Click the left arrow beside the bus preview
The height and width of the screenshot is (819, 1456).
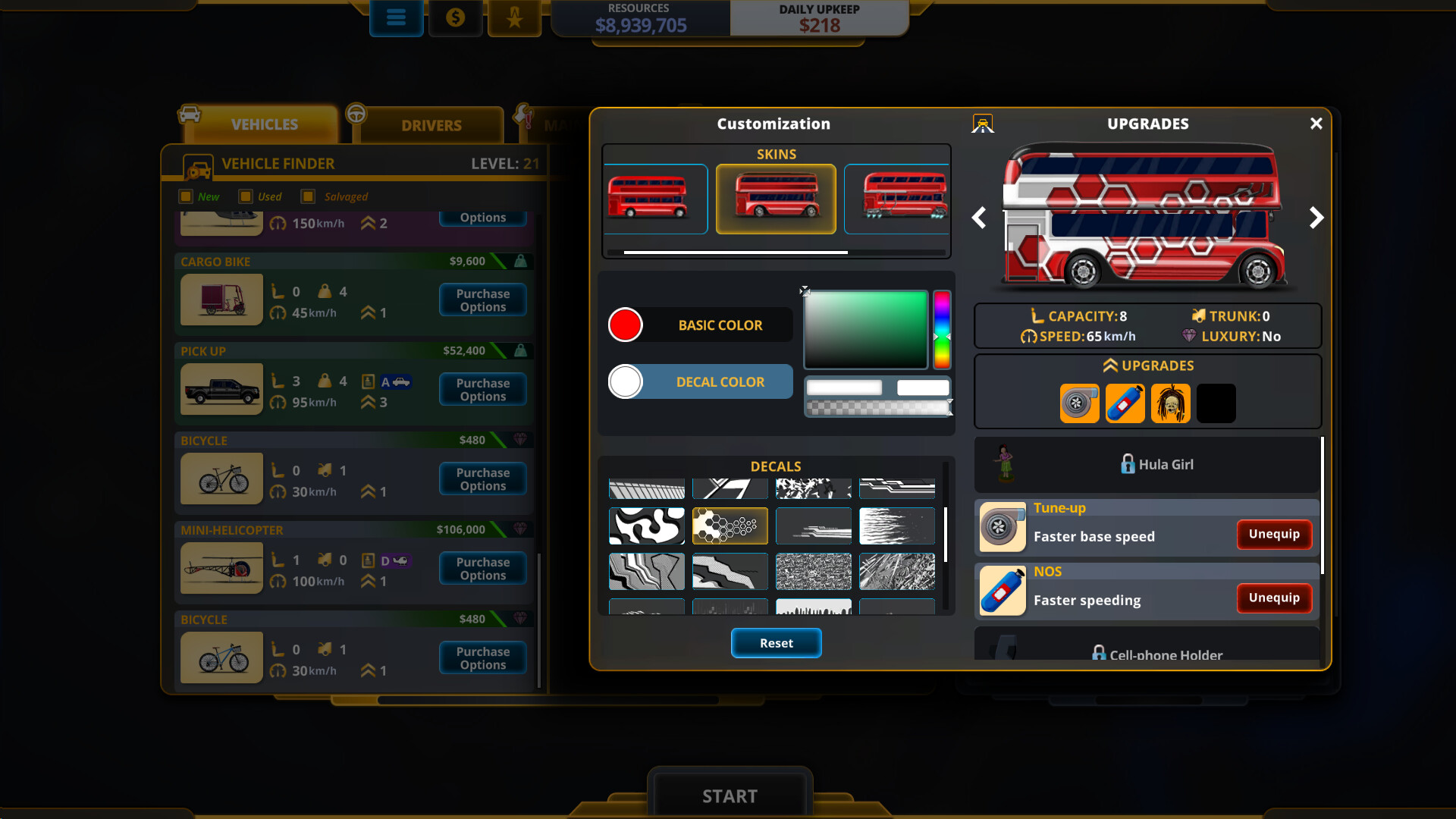978,218
